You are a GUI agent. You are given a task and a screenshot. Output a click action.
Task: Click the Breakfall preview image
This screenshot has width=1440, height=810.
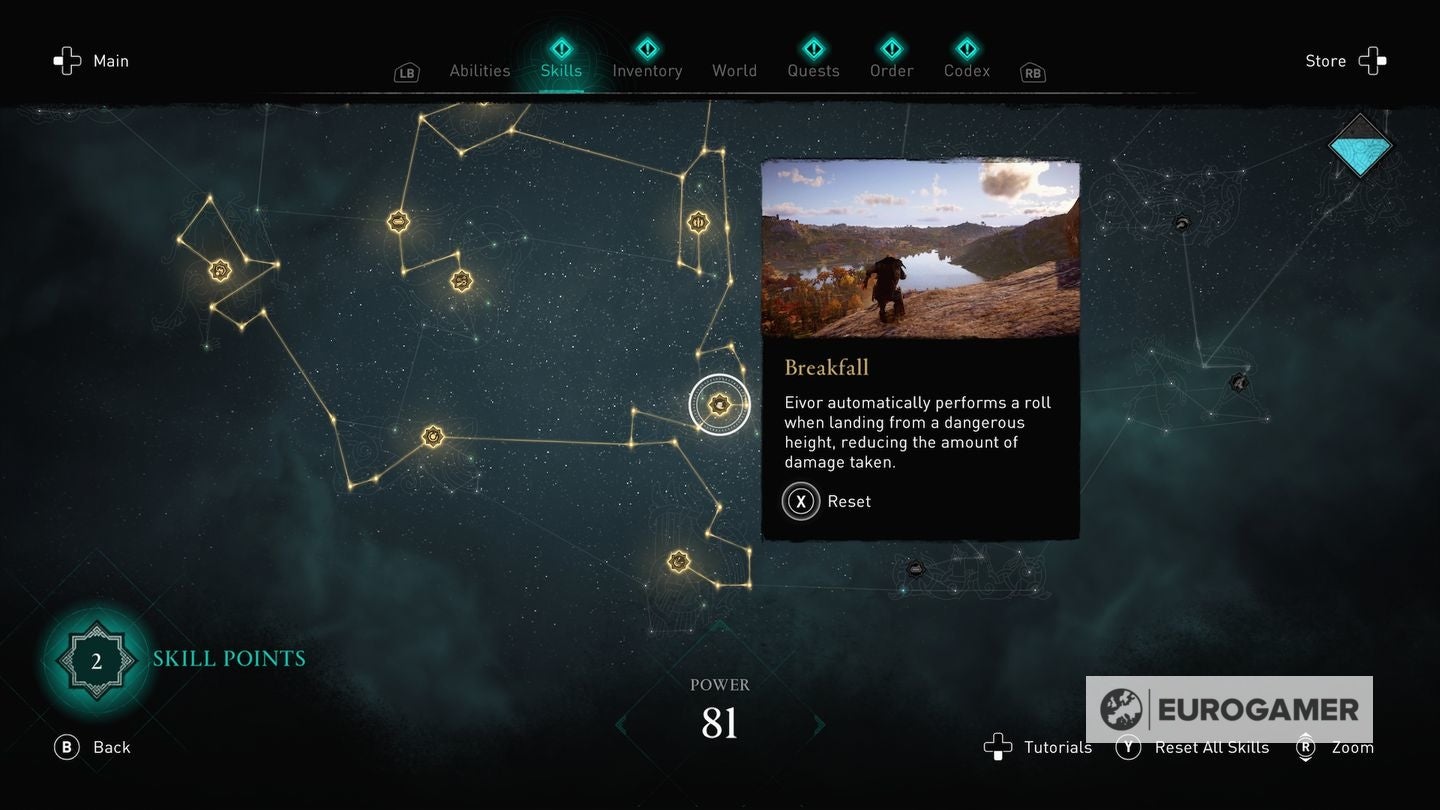(921, 251)
